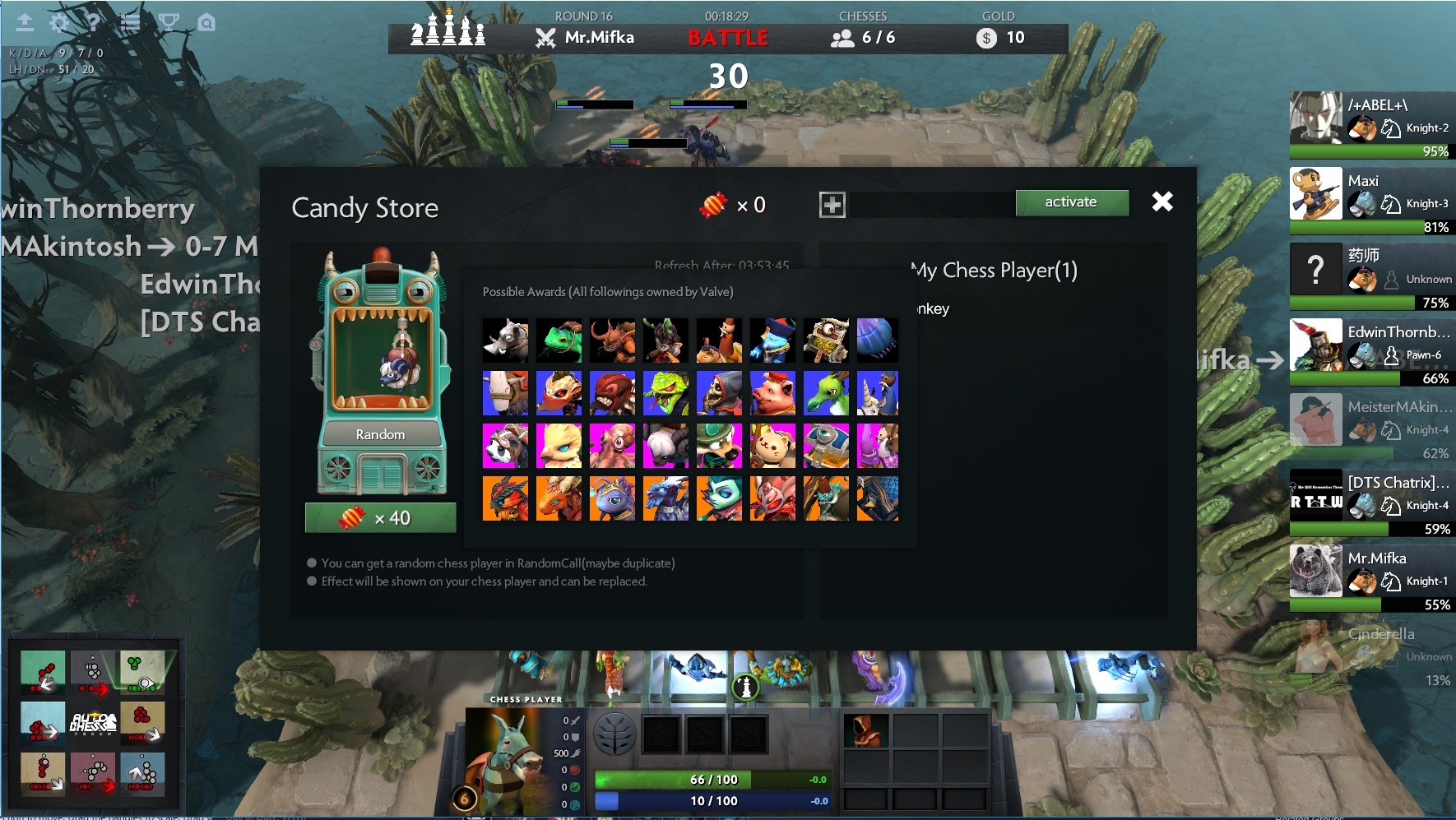Click the plus icon beside the code input field
This screenshot has width=1456, height=820.
832,203
